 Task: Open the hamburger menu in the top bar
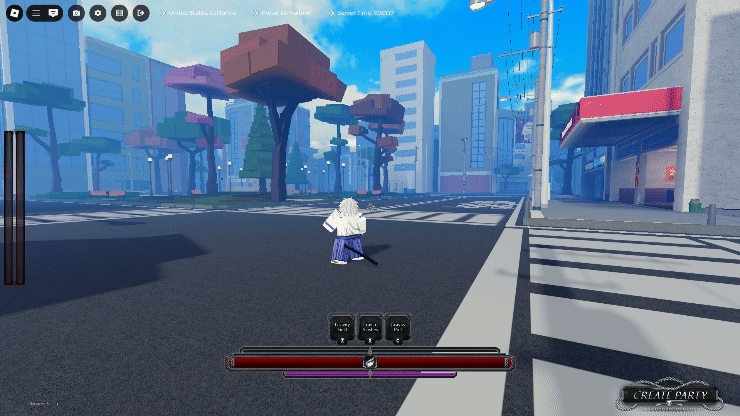36,13
